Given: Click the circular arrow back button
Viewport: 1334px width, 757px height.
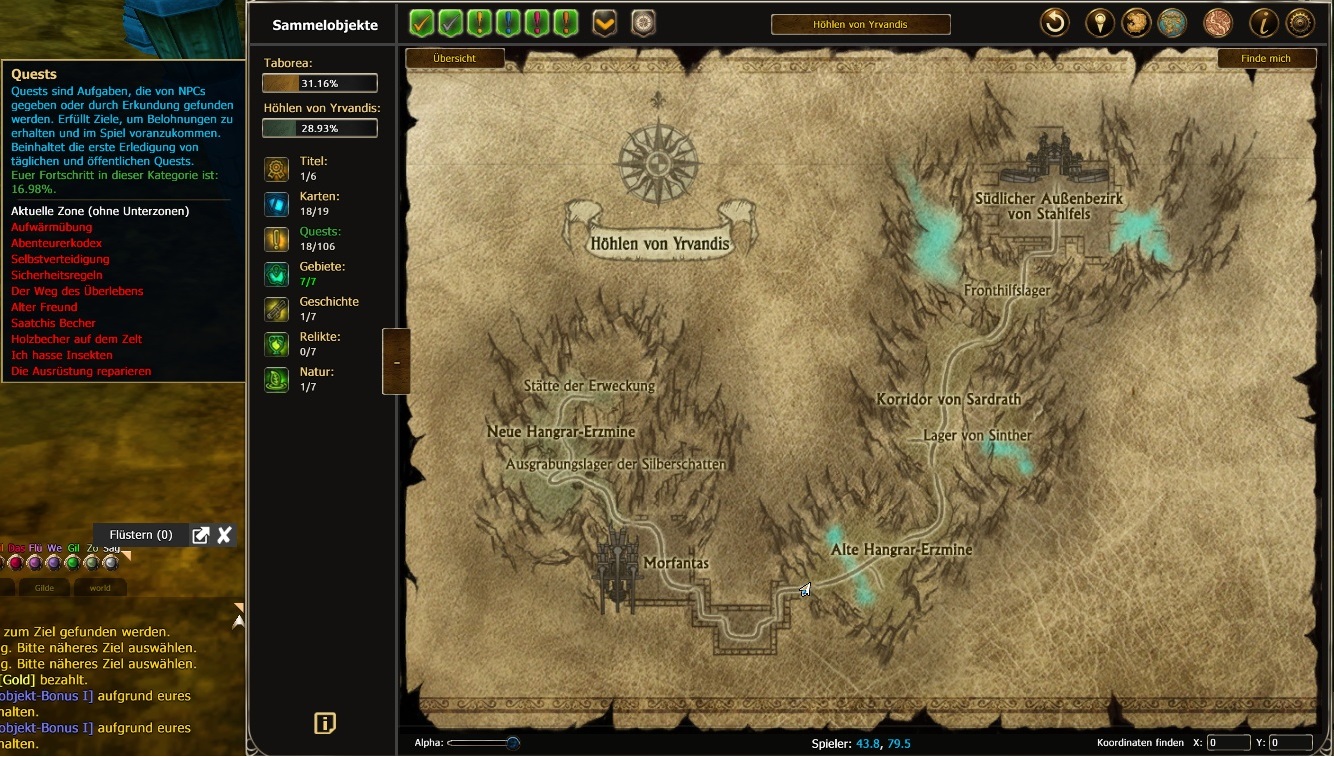Looking at the screenshot, I should pyautogui.click(x=1054, y=23).
